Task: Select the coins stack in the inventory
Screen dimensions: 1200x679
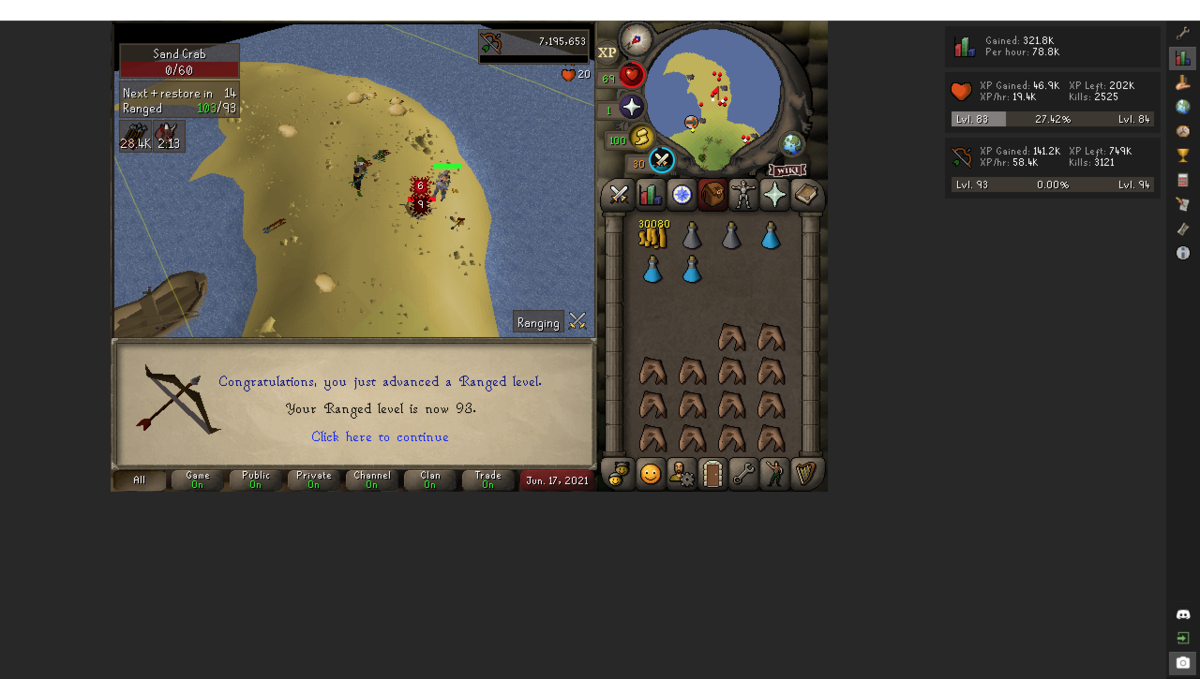Action: coord(653,235)
